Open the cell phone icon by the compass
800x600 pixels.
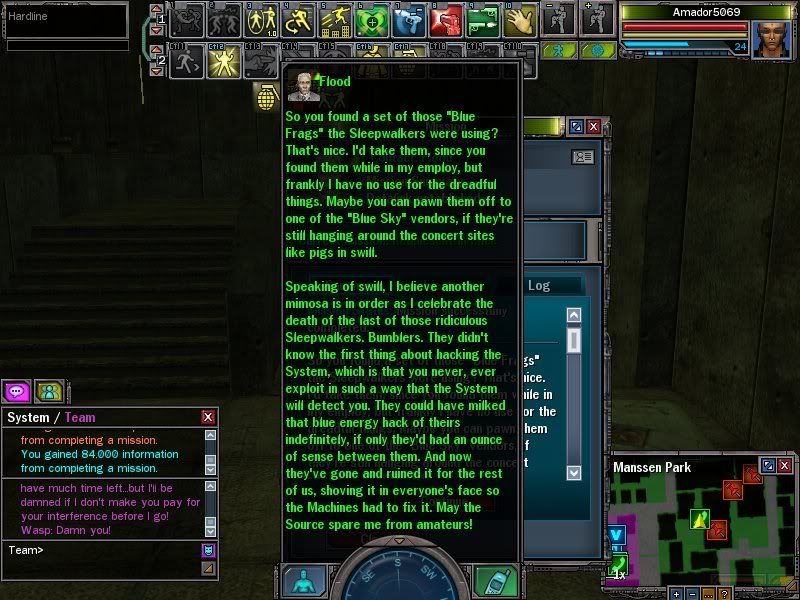[x=494, y=582]
